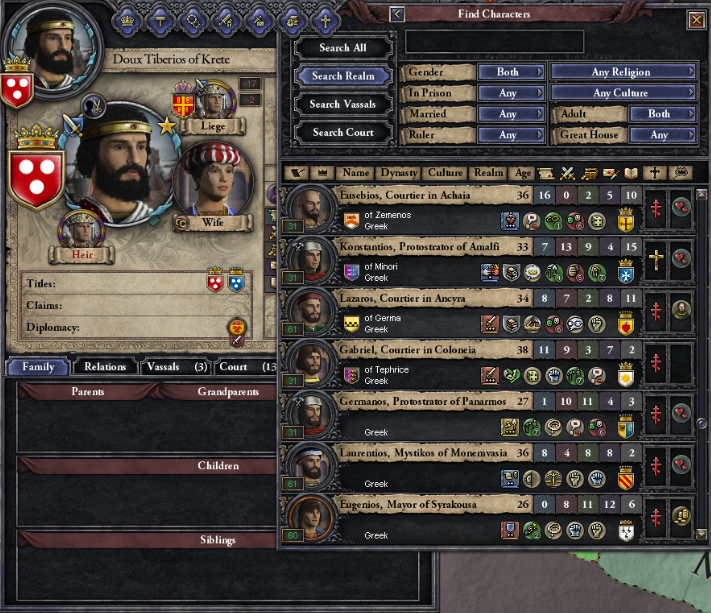Choose the Search Realm filter
The image size is (711, 613).
tap(342, 76)
